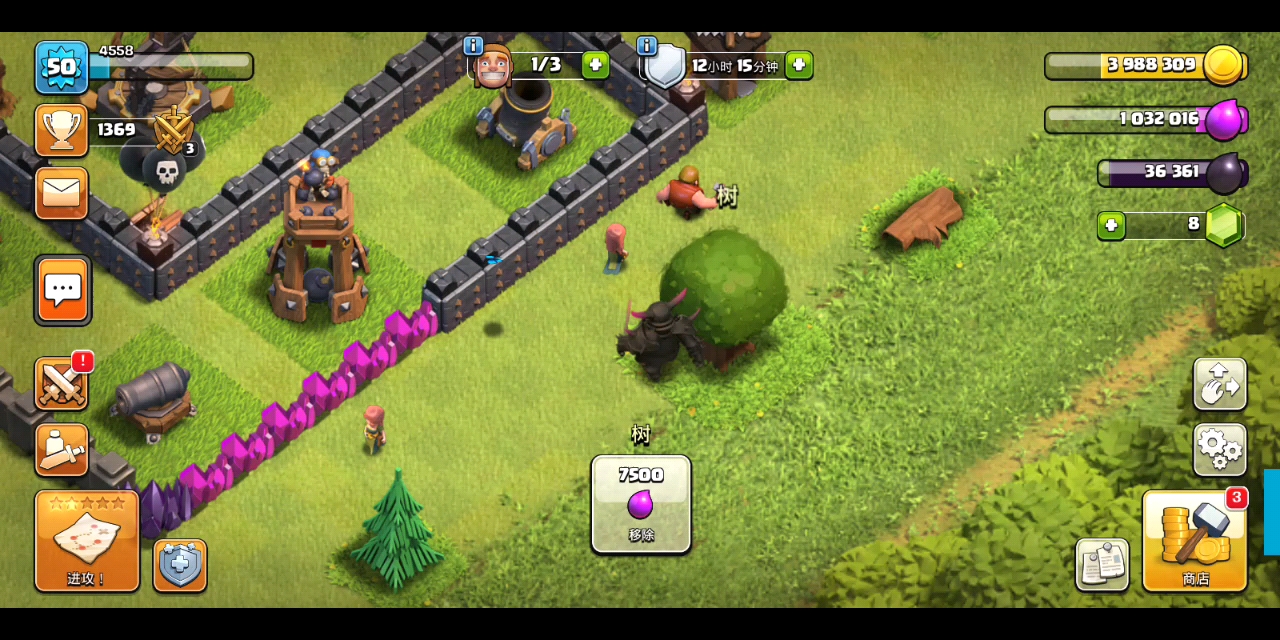Viewport: 1280px width, 640px height.
Task: Open the hand-and-arrows button above settings
Action: pyautogui.click(x=1219, y=384)
